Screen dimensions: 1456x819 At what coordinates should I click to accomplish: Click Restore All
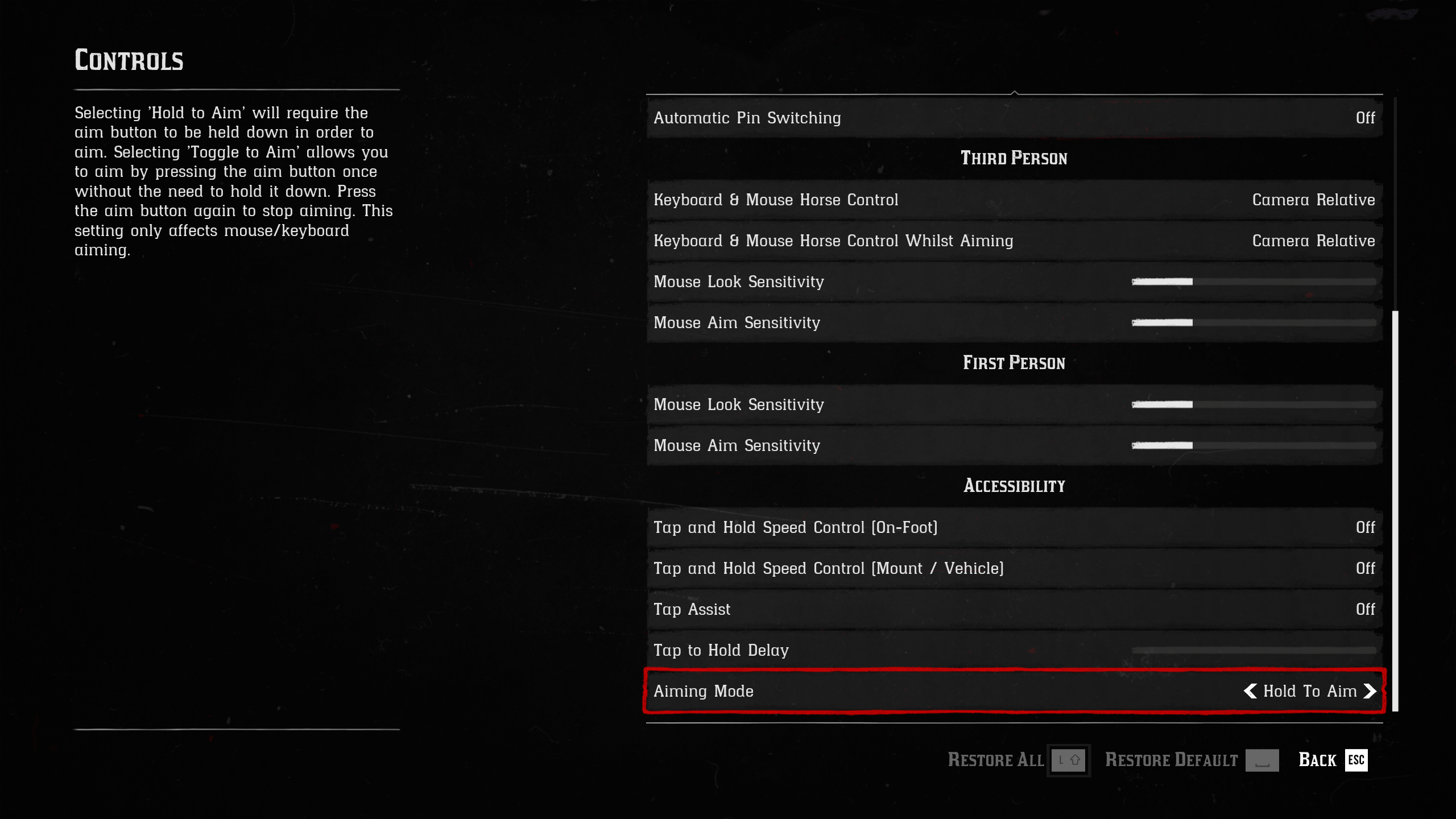(995, 760)
